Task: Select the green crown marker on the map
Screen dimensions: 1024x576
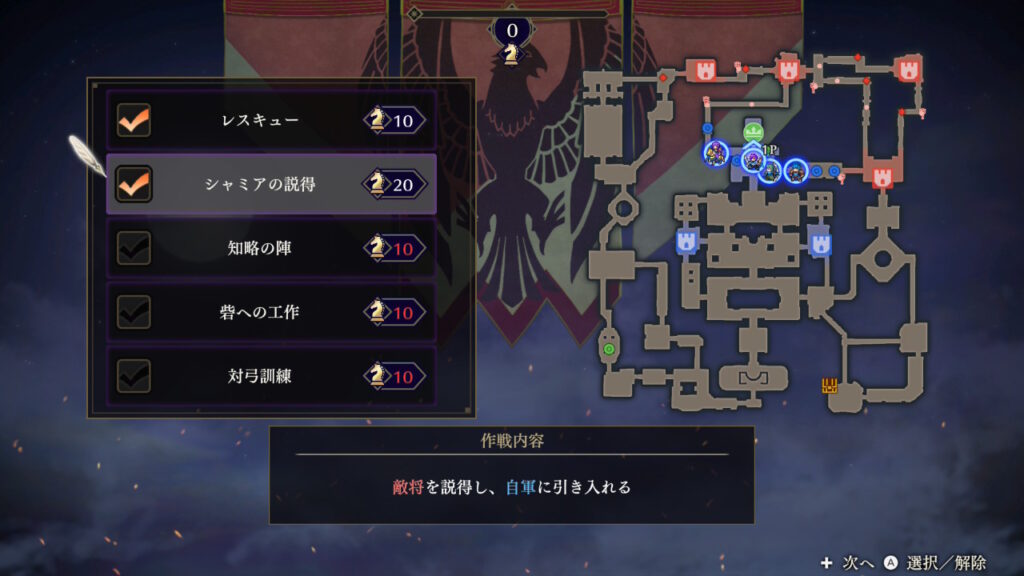Action: 754,132
